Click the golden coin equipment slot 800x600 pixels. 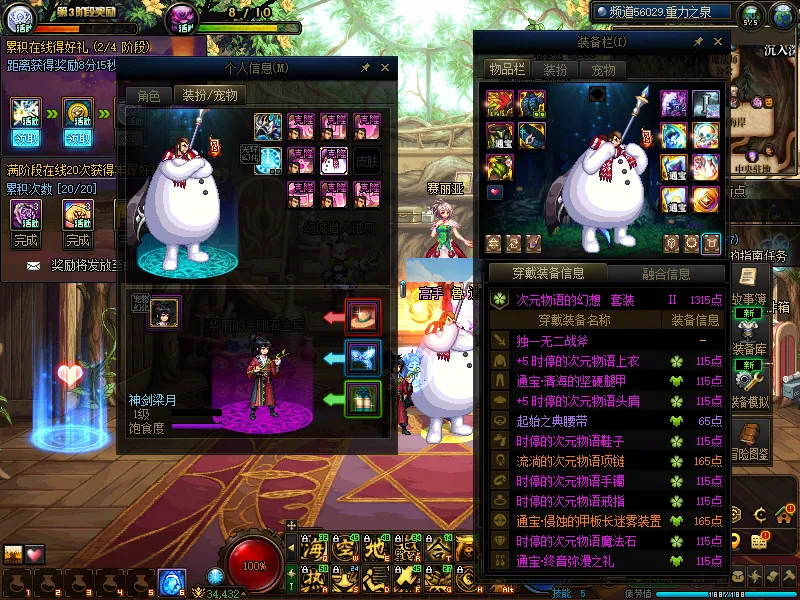pos(704,199)
